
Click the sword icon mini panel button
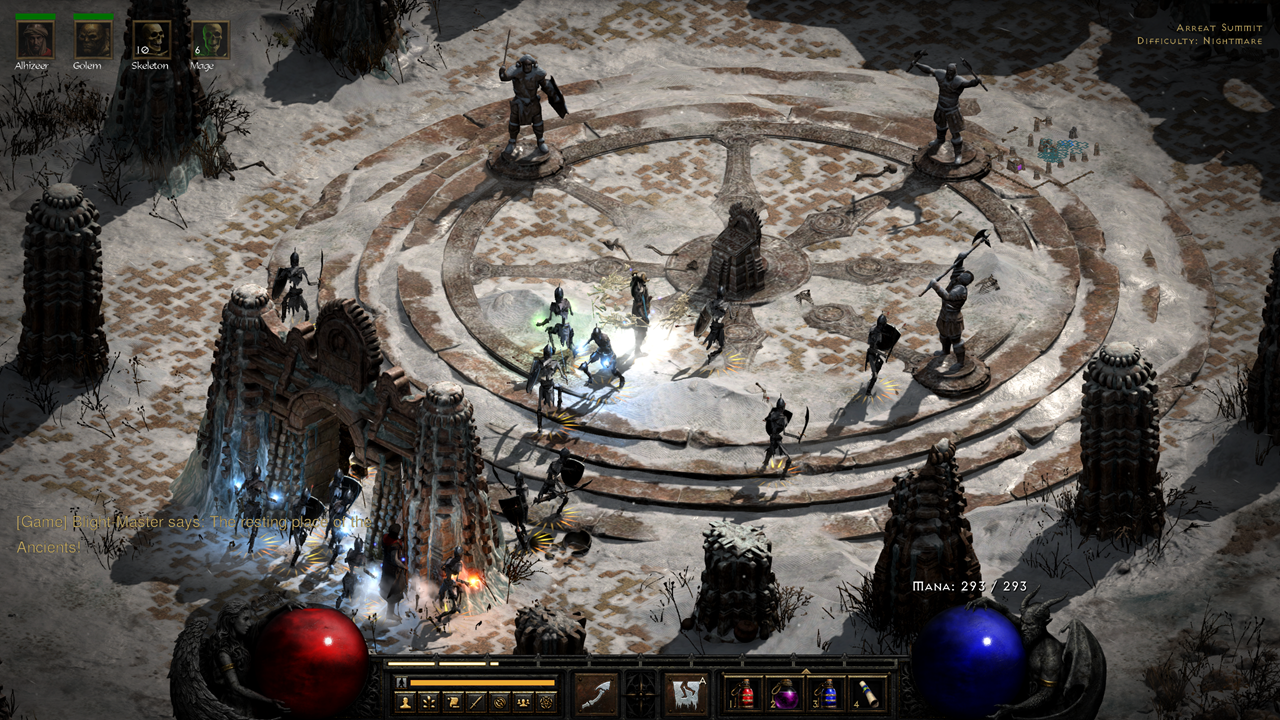(x=476, y=702)
